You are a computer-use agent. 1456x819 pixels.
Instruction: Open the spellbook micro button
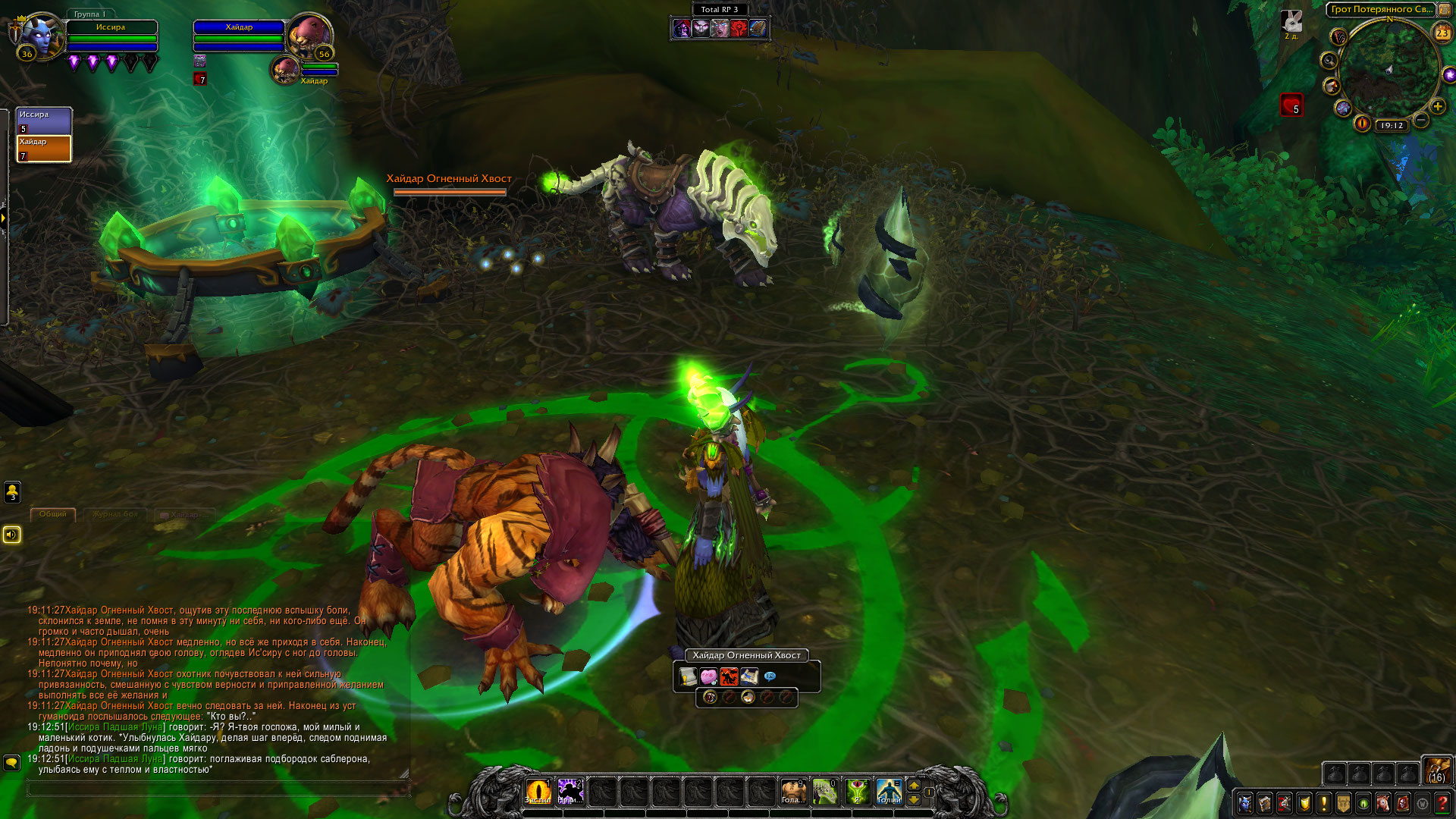1265,802
